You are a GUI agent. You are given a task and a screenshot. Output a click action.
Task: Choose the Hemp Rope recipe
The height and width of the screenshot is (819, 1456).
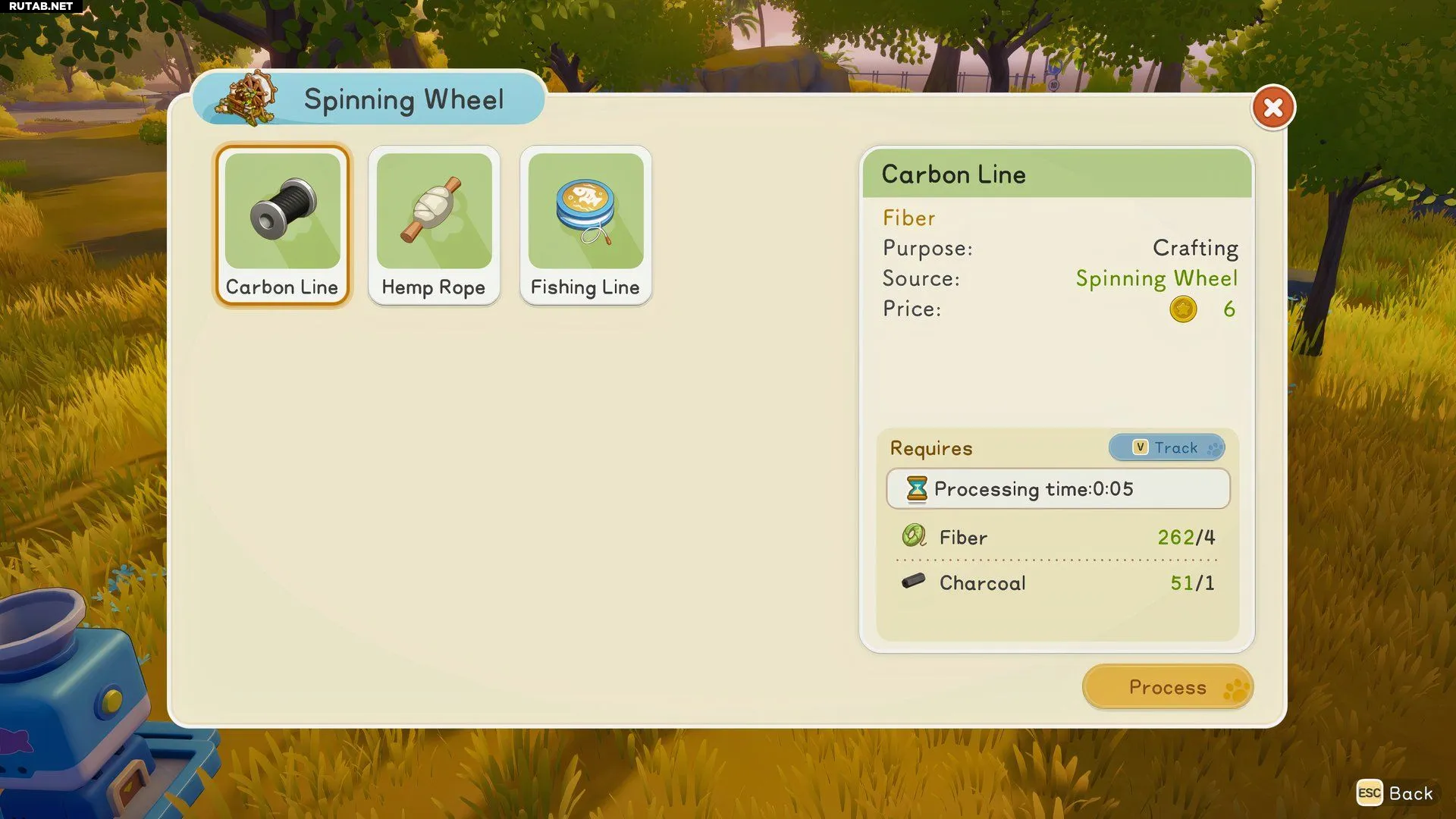coord(434,225)
